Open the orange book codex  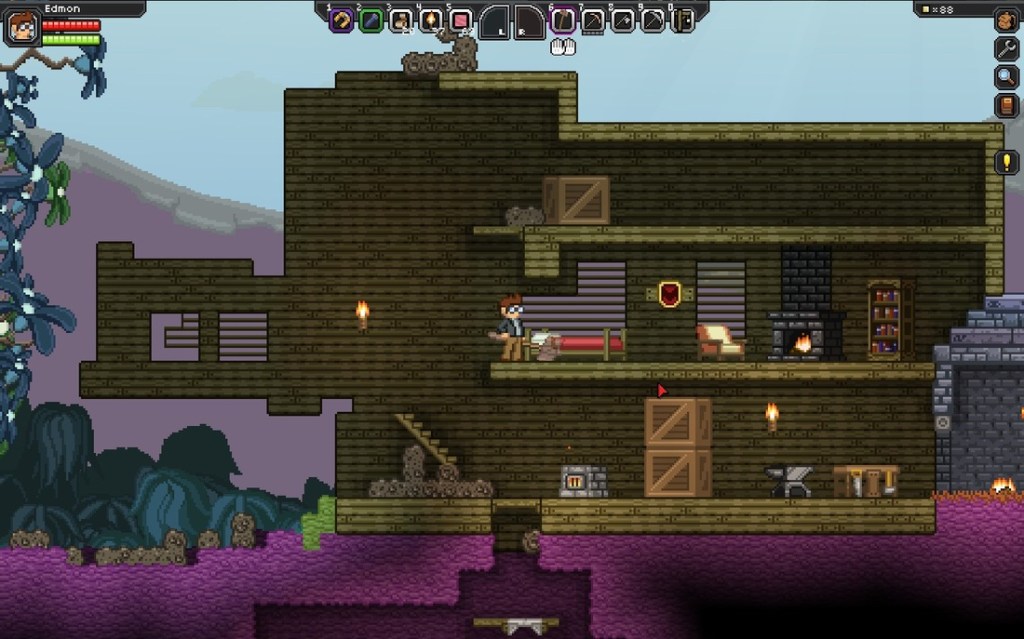(1006, 105)
